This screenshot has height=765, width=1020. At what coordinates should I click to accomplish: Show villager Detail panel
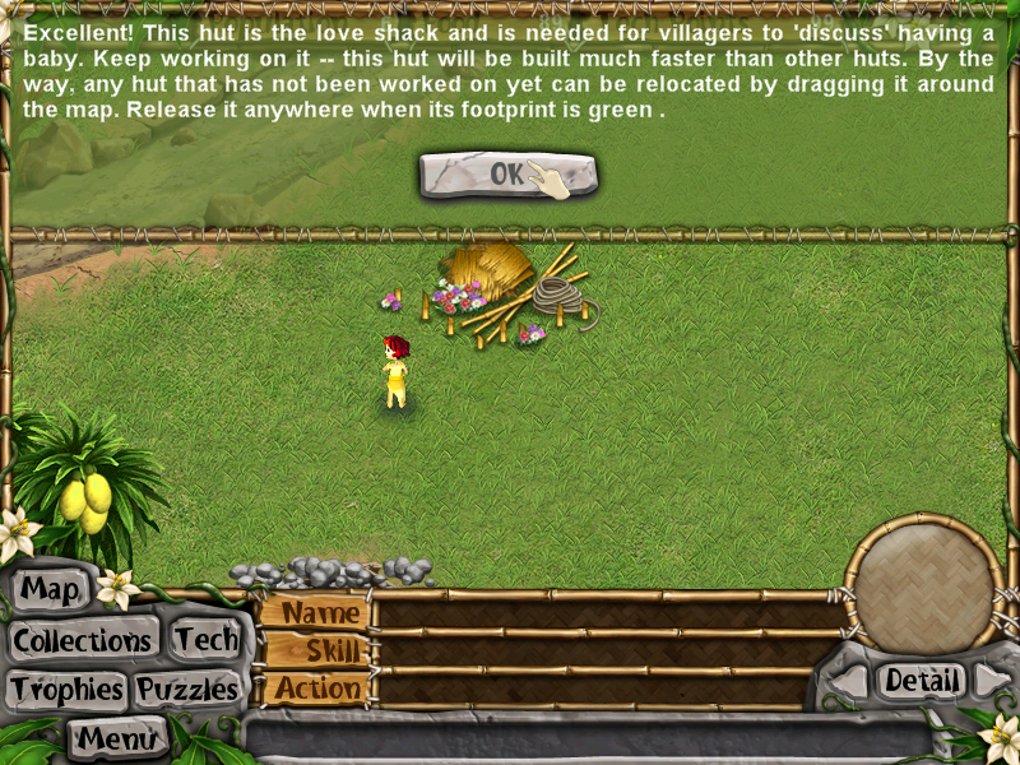tap(921, 681)
